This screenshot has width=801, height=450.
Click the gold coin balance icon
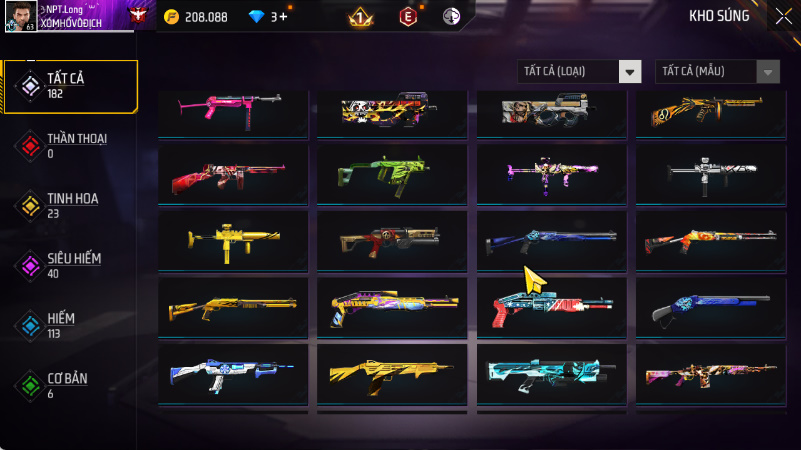[x=171, y=17]
